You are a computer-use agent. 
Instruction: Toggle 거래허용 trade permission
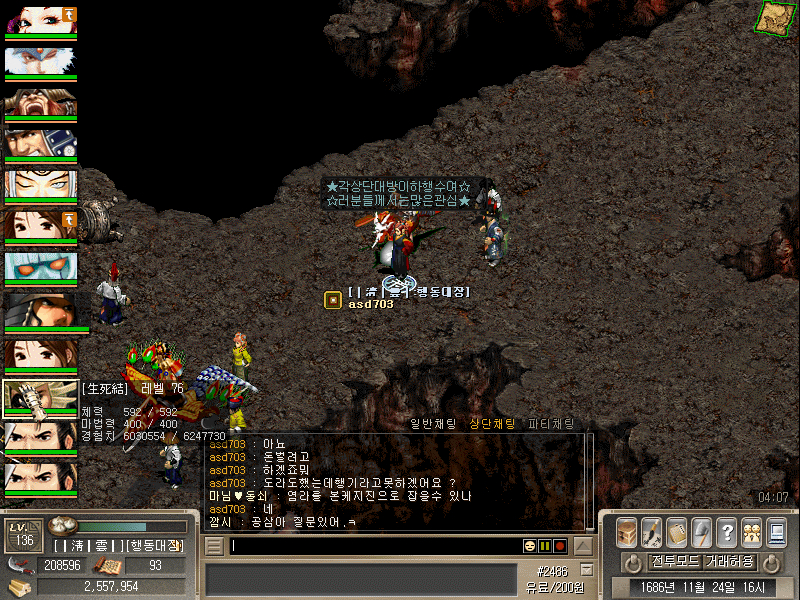[x=730, y=561]
